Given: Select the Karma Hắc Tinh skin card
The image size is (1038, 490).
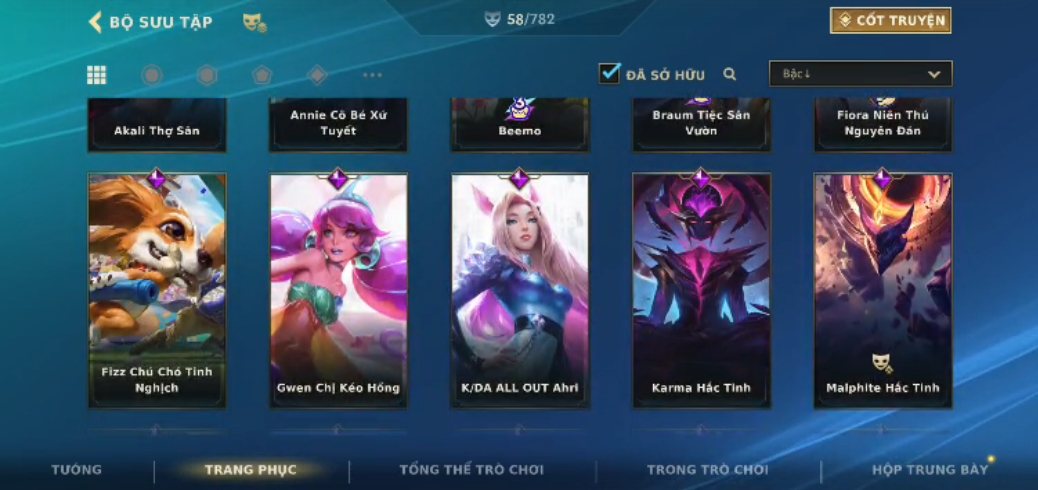Looking at the screenshot, I should (x=701, y=290).
